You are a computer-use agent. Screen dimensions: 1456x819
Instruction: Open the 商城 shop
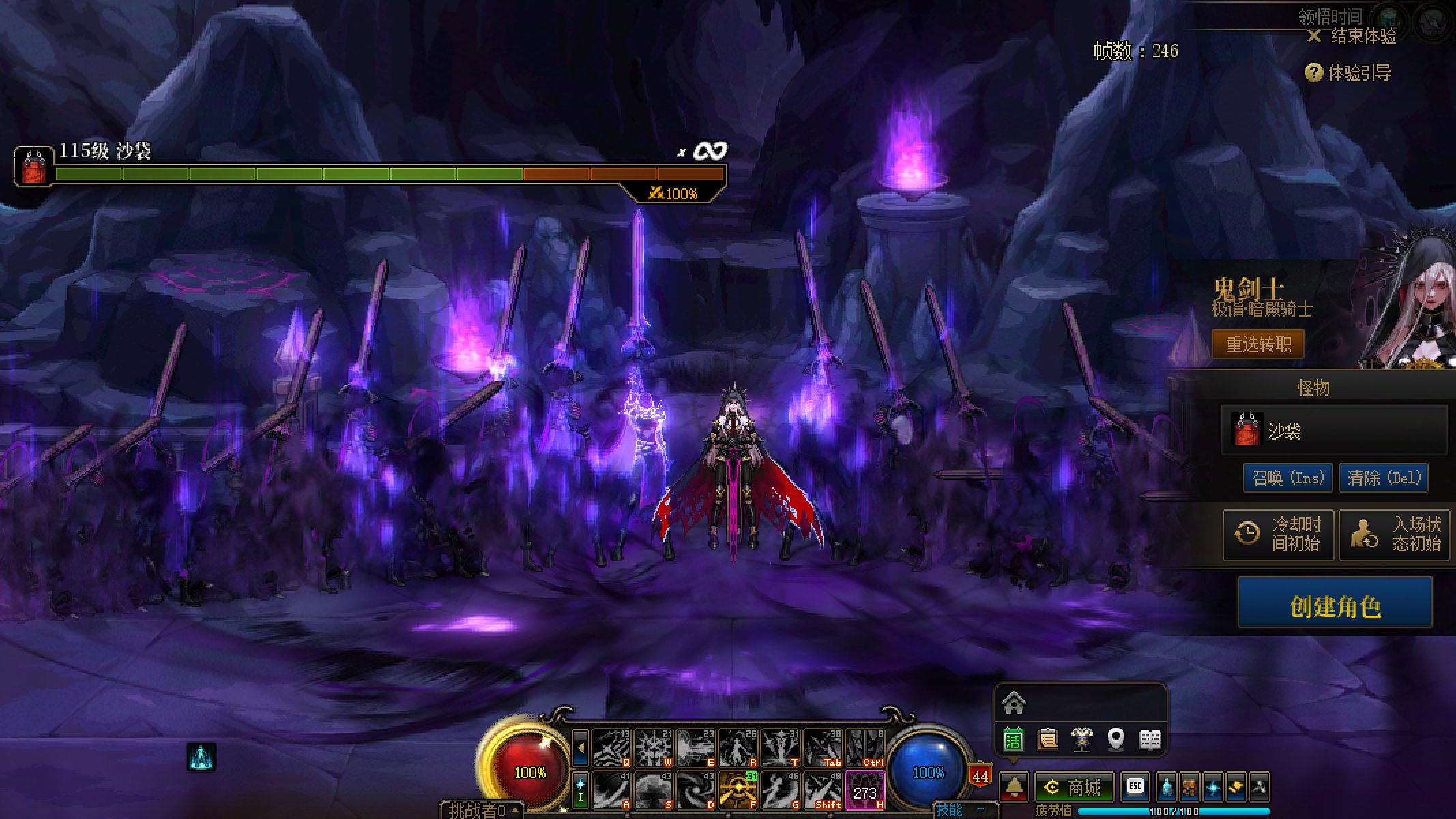(x=1074, y=788)
